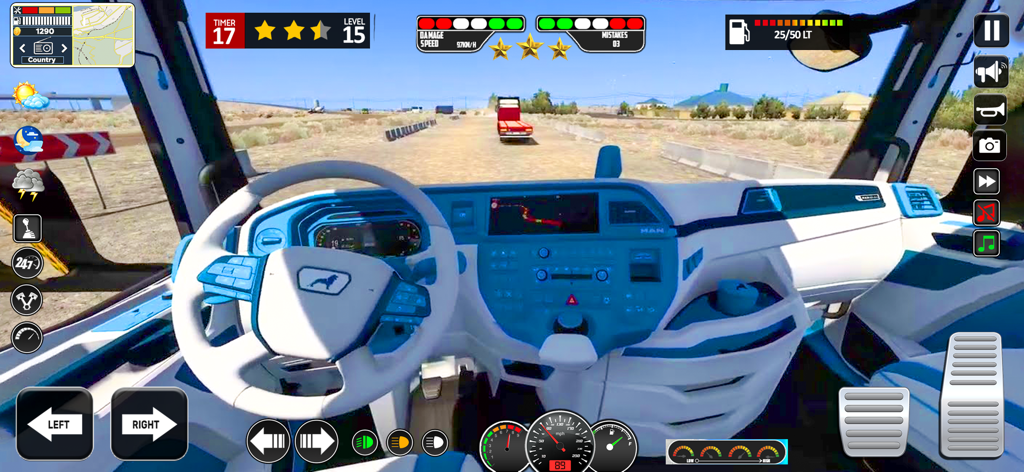Image resolution: width=1024 pixels, height=472 pixels.
Task: Toggle the white low beam headlight
Action: [434, 442]
